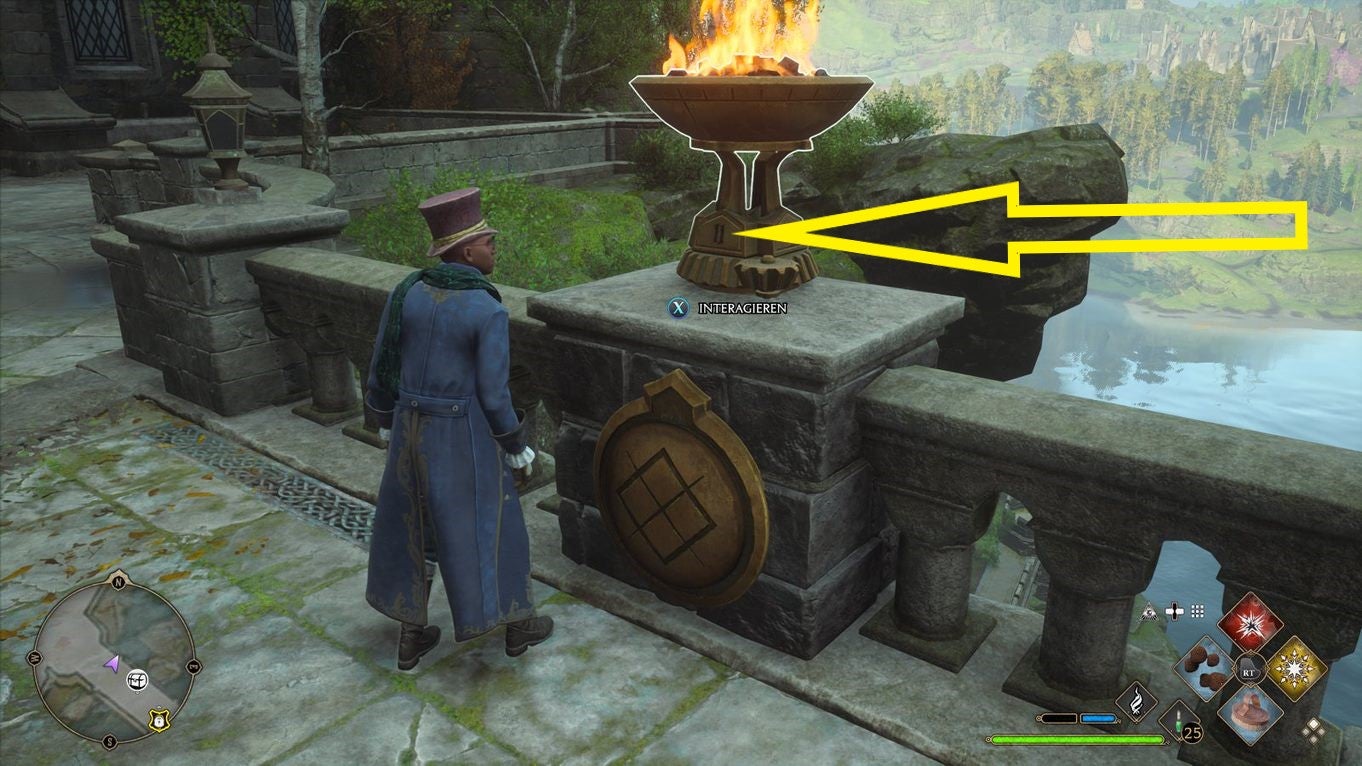1362x766 pixels.
Task: Click the Ancient Magic triangle indicator
Action: [1148, 611]
